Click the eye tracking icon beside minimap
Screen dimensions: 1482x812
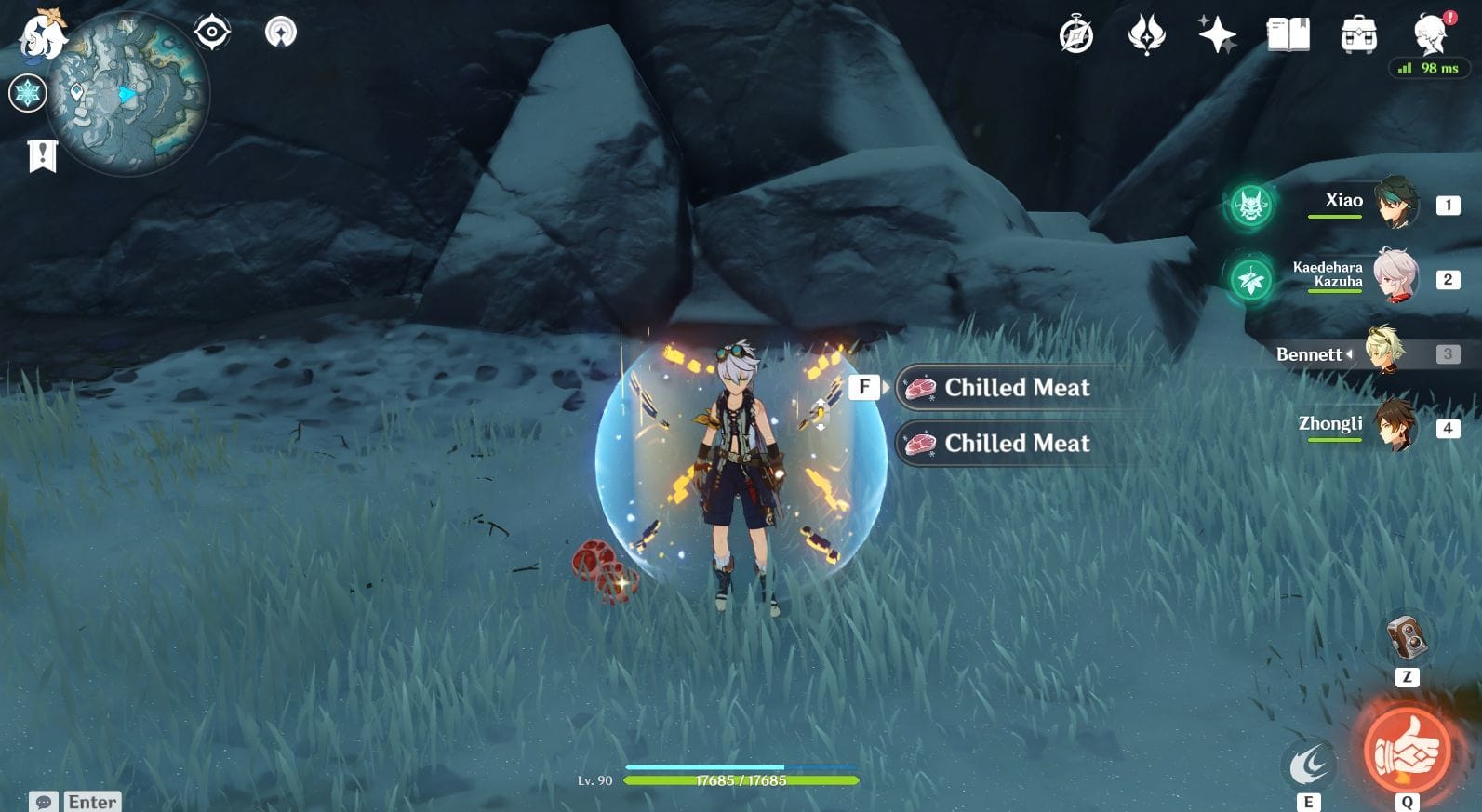pyautogui.click(x=214, y=30)
